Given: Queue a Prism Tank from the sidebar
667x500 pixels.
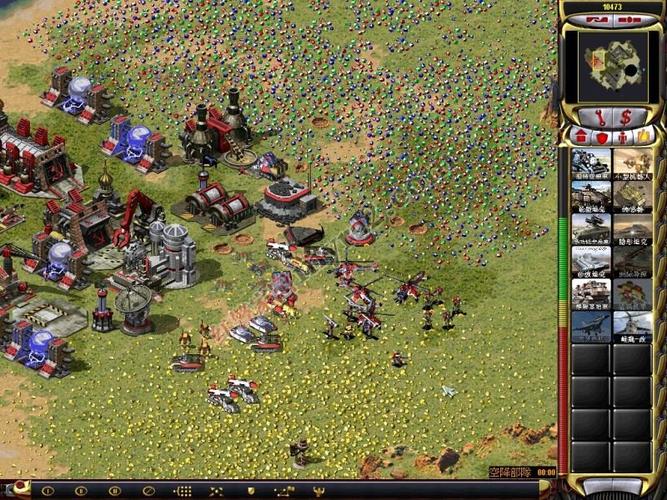Looking at the screenshot, I should click(x=591, y=262).
